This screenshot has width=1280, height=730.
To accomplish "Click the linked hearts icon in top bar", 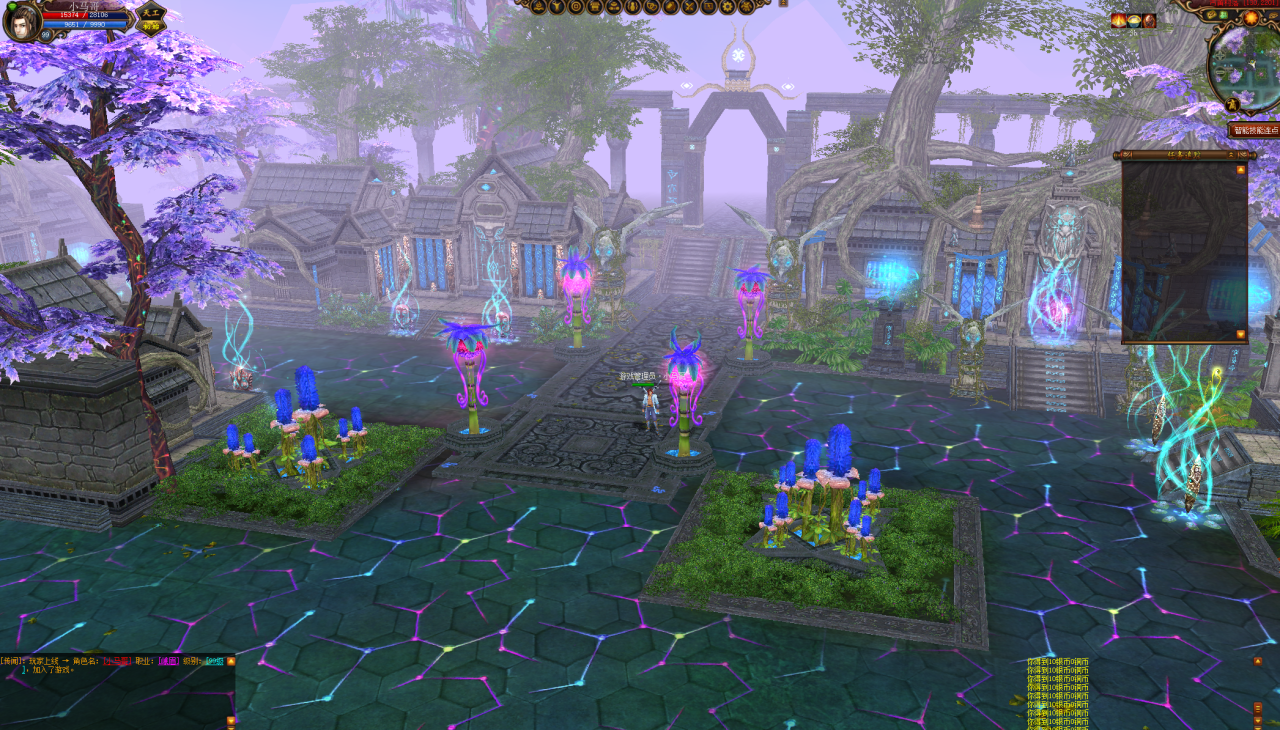I will coord(652,7).
